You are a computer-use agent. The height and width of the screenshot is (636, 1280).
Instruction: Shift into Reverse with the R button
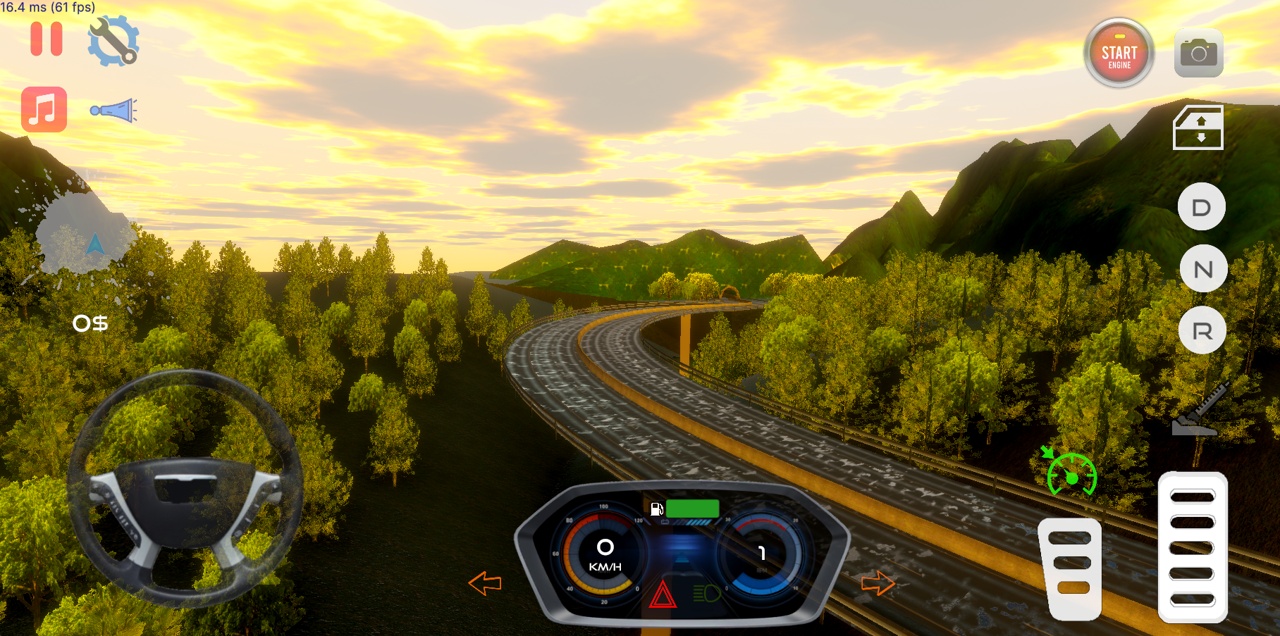pyautogui.click(x=1202, y=331)
